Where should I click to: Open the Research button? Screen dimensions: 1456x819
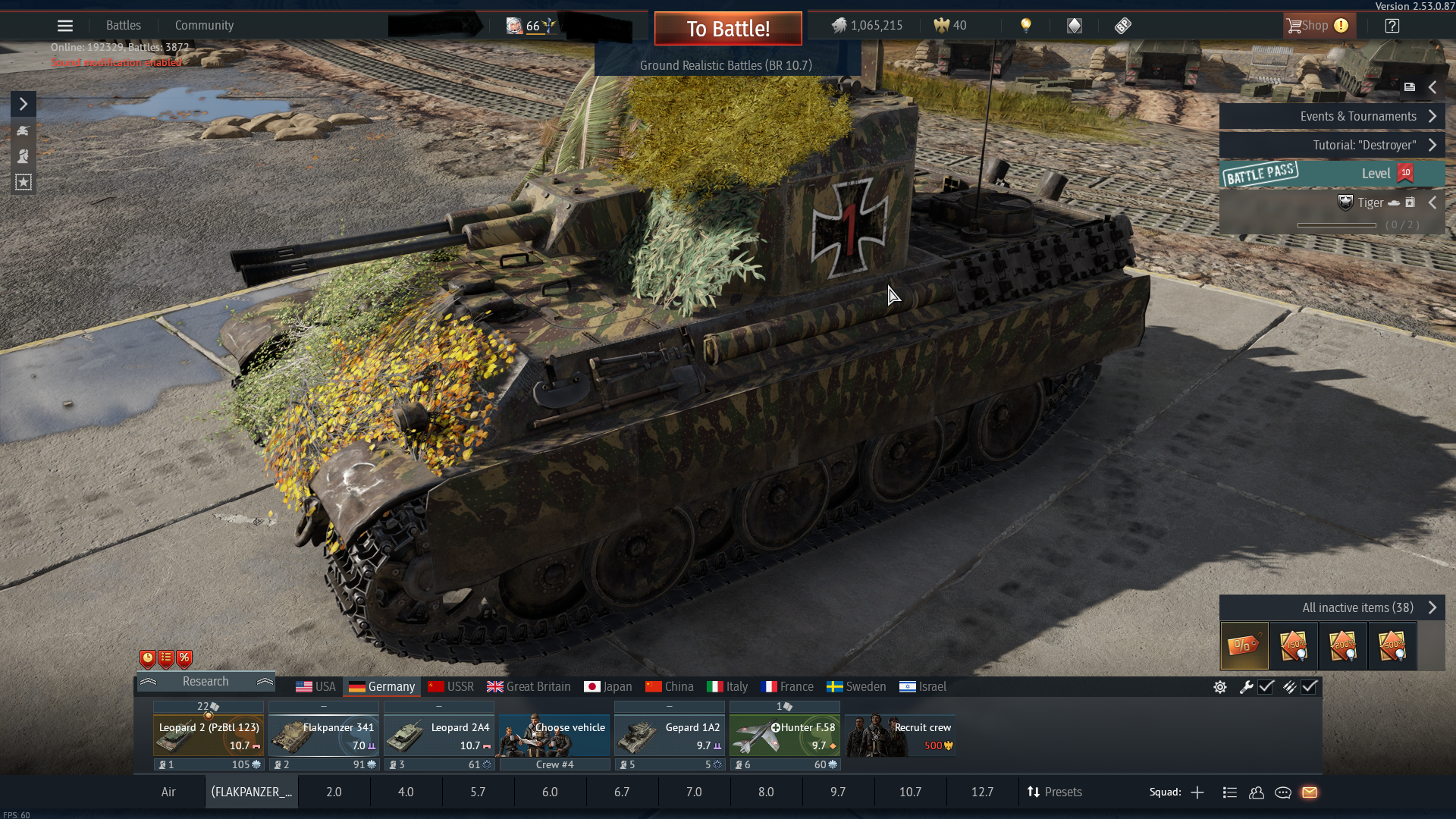pyautogui.click(x=206, y=681)
